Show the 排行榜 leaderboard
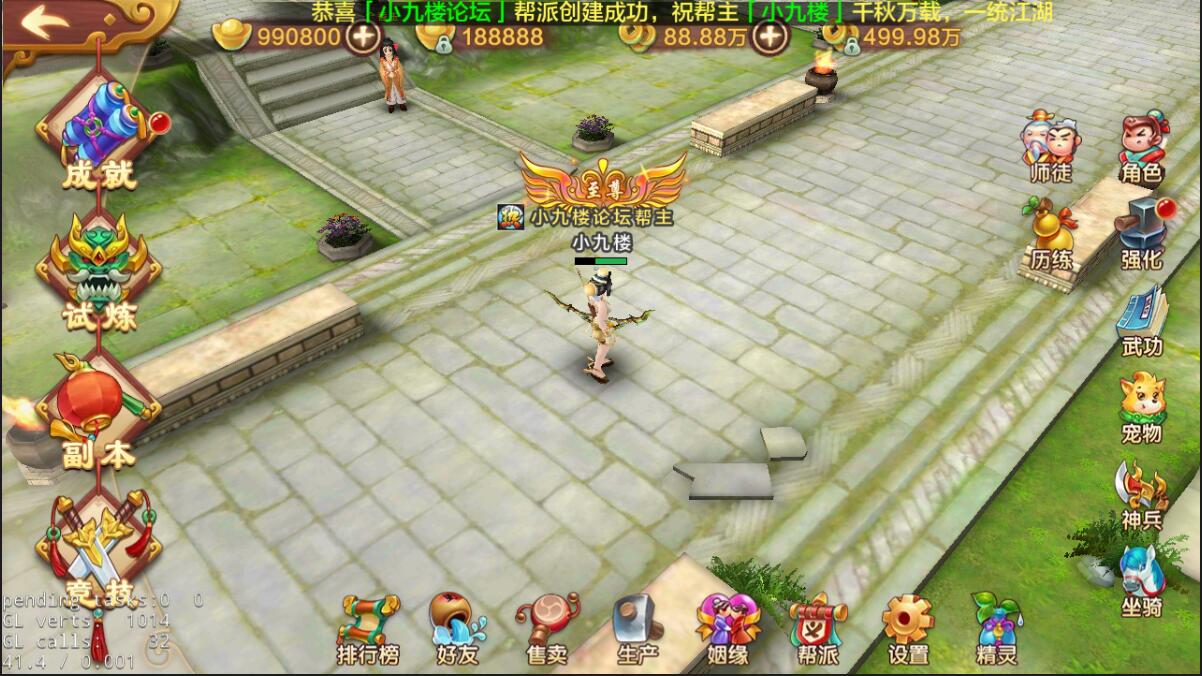This screenshot has width=1202, height=676. point(368,630)
